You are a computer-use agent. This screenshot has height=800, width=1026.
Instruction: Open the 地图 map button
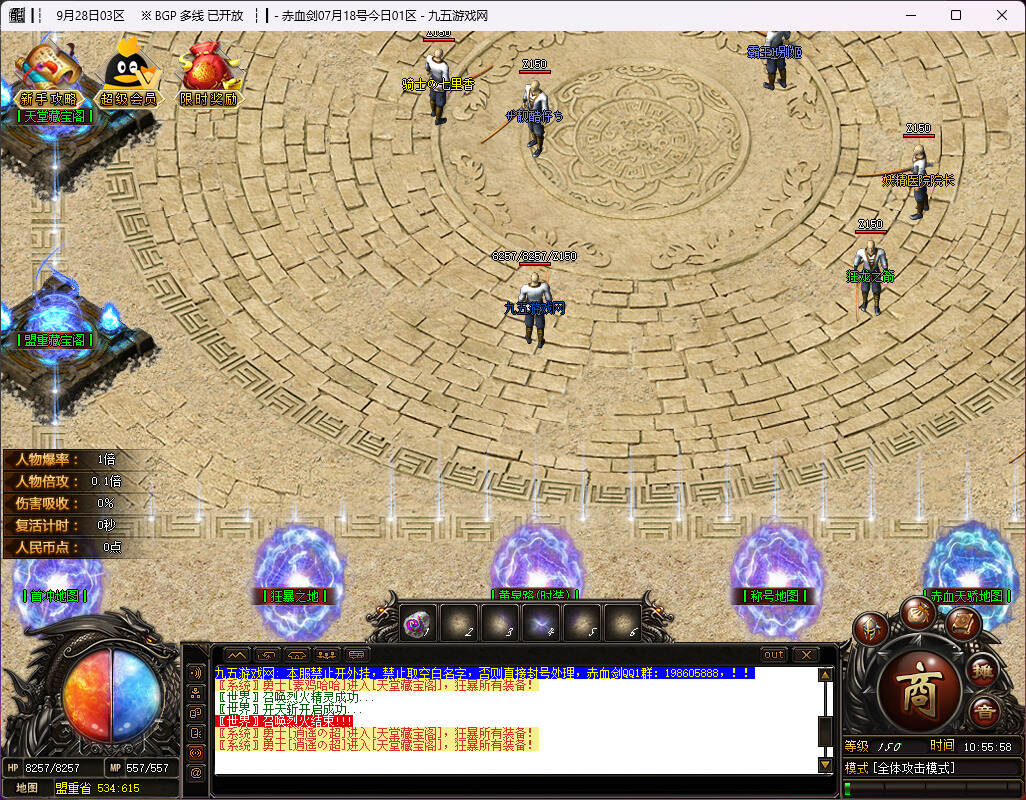pos(27,787)
